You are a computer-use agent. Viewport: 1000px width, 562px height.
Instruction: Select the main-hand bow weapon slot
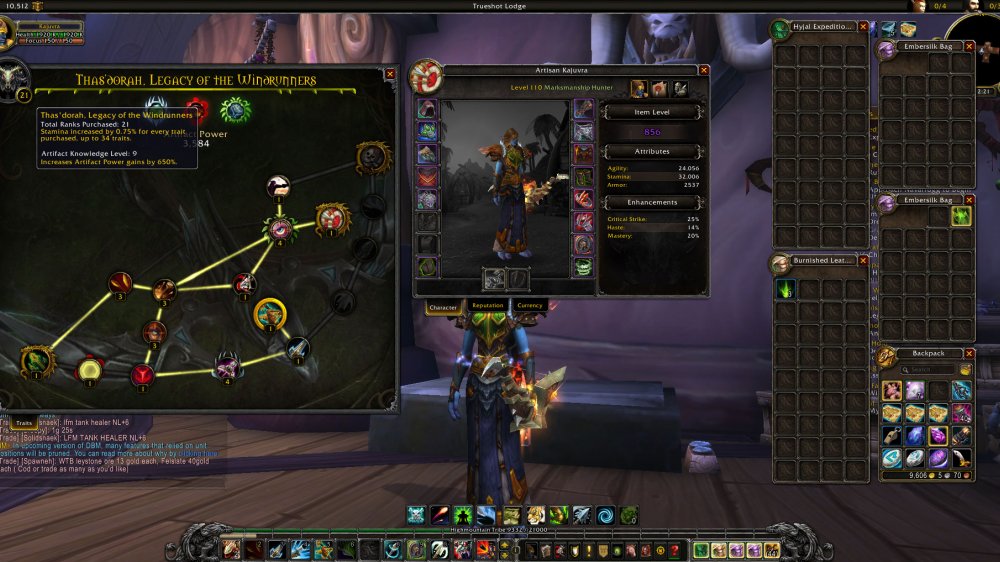tap(493, 279)
